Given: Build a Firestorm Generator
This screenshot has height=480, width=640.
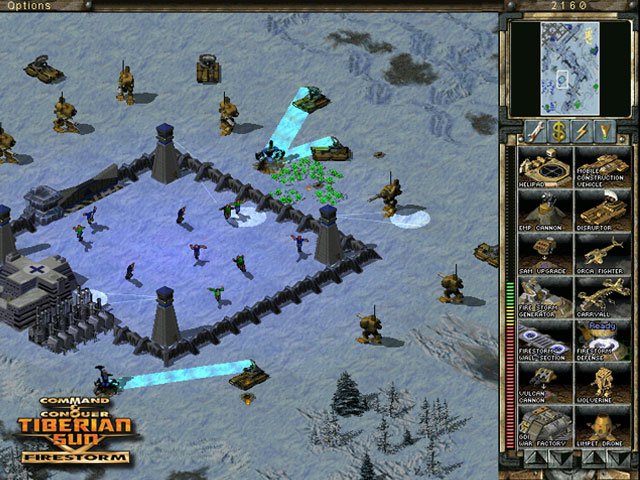Looking at the screenshot, I should 544,297.
